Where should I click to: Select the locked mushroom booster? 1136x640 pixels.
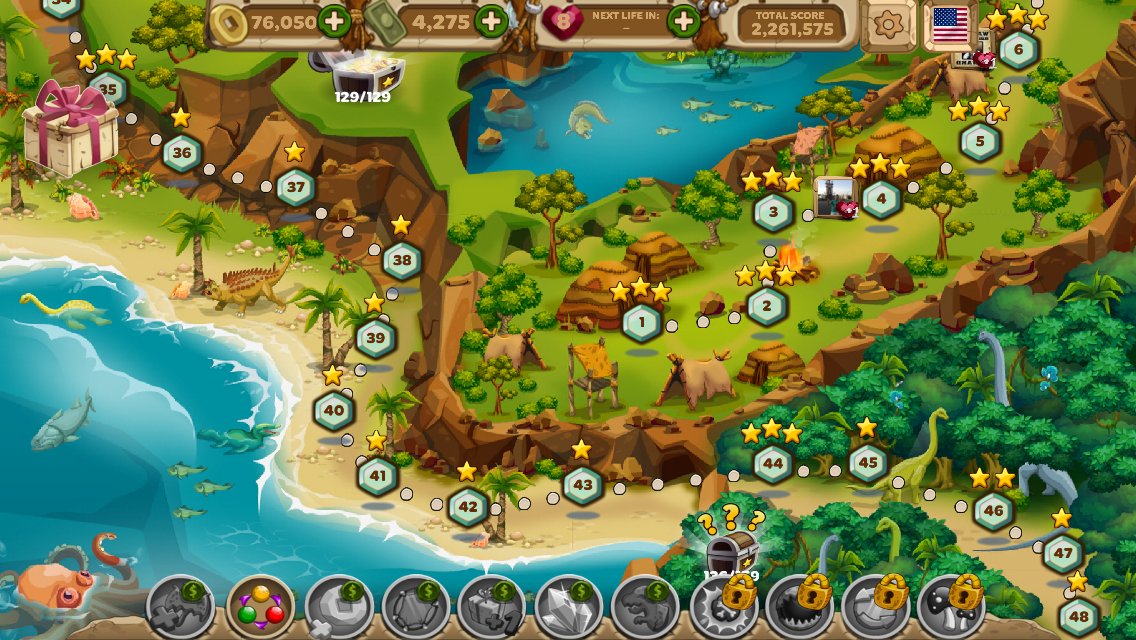[x=951, y=606]
